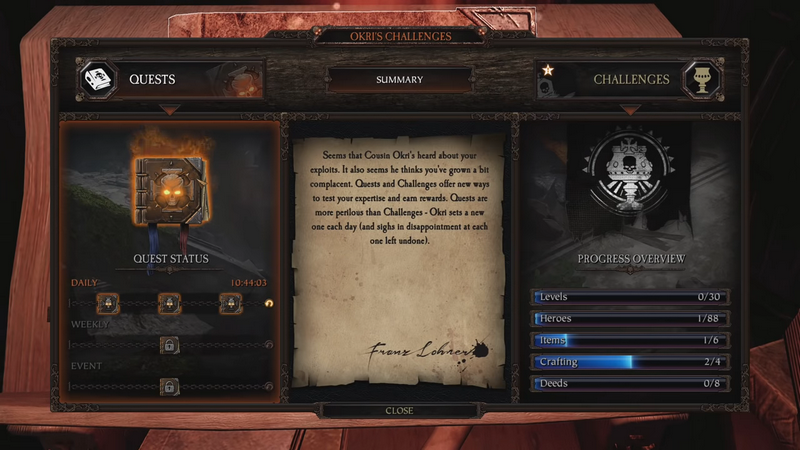Open the Deeds challenge progress row
This screenshot has width=800, height=450.
tap(631, 384)
